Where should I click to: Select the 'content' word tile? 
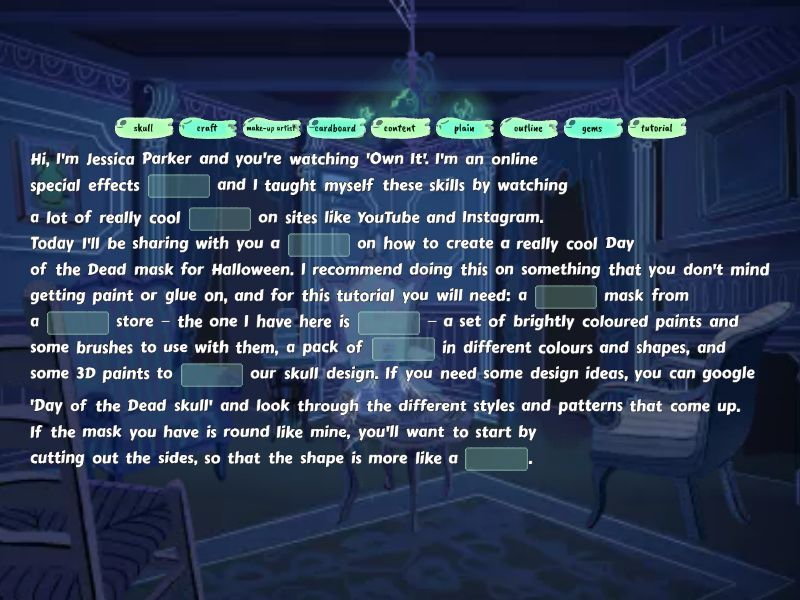click(x=400, y=128)
